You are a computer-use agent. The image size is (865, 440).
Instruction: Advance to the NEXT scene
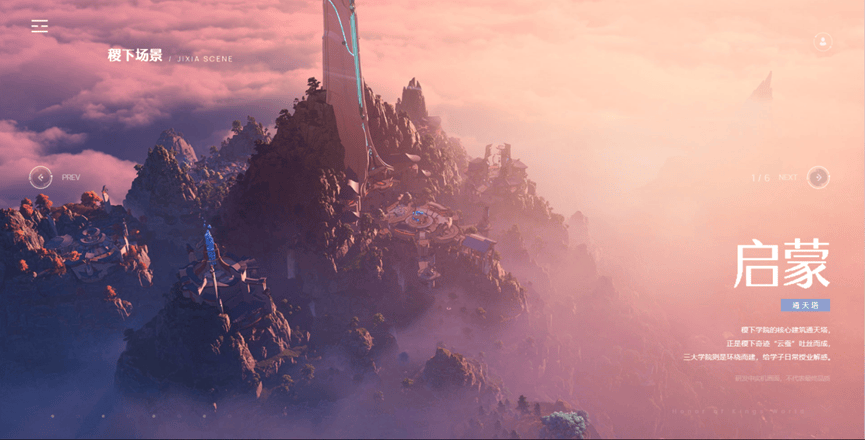[818, 177]
